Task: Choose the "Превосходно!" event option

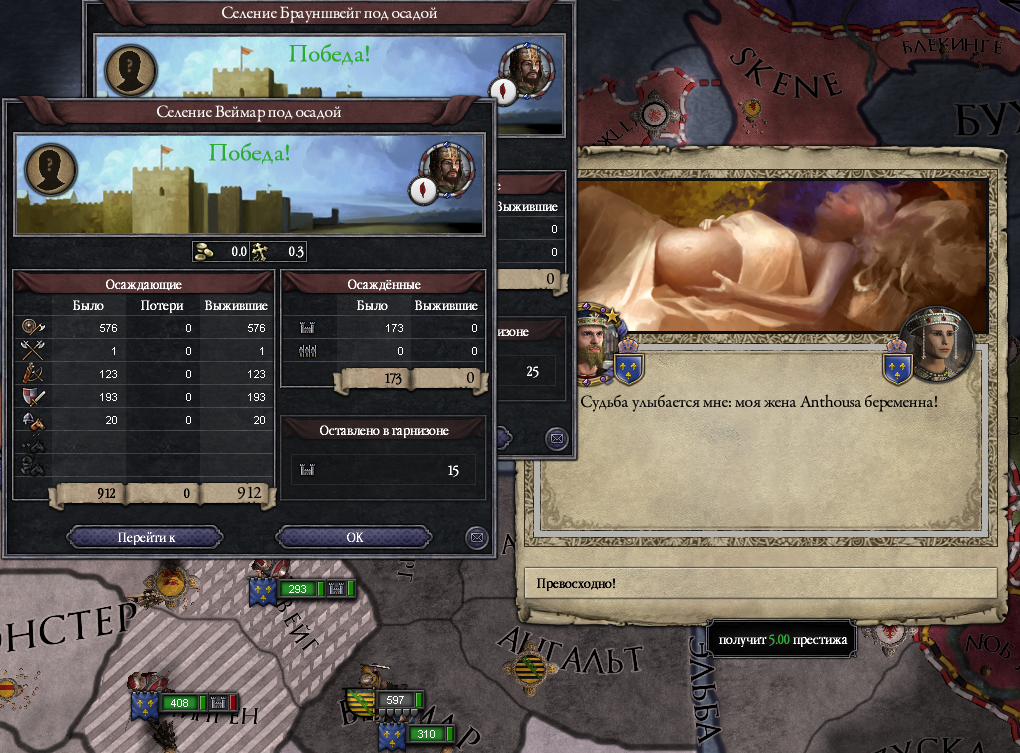Action: (760, 582)
